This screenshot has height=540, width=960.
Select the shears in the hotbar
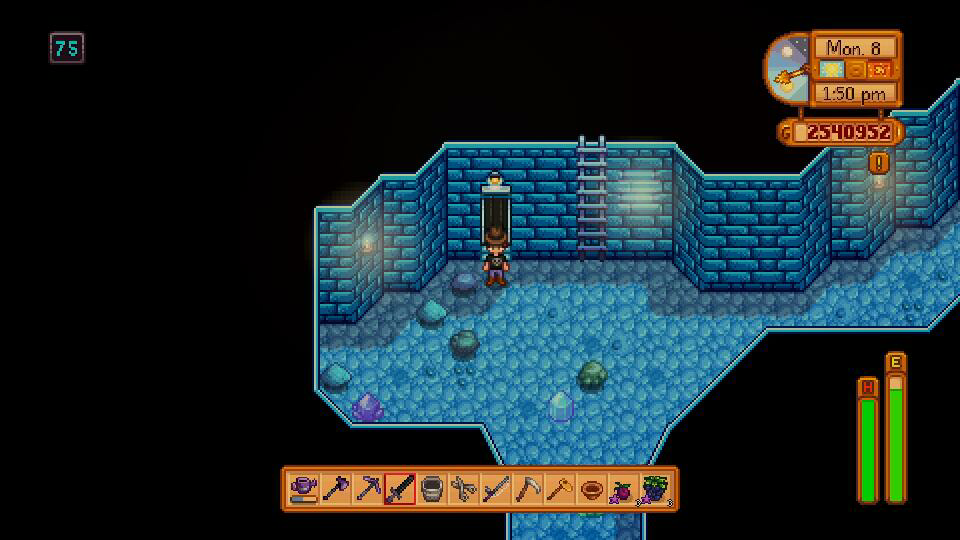point(464,489)
